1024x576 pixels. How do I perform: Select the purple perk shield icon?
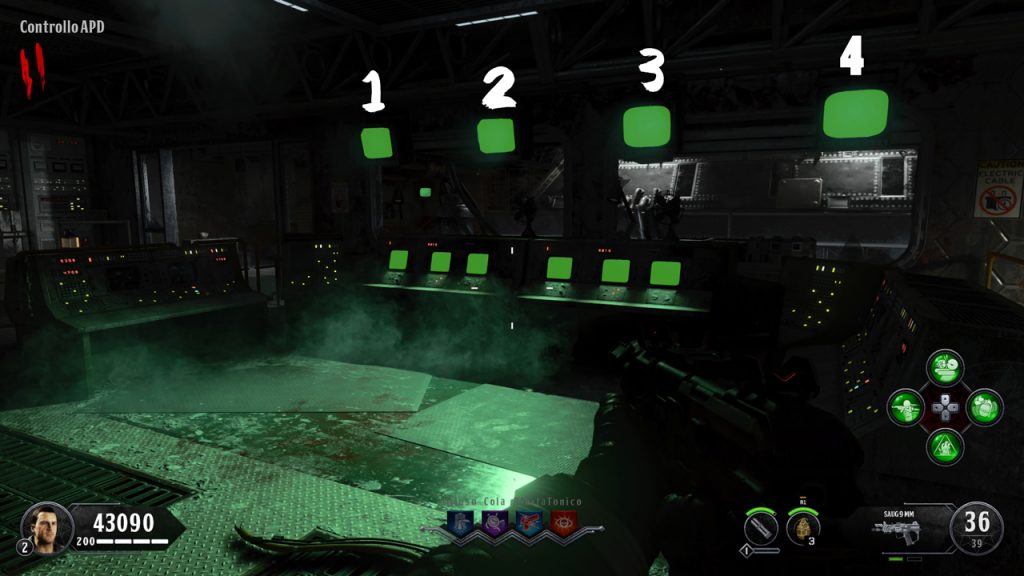point(495,522)
